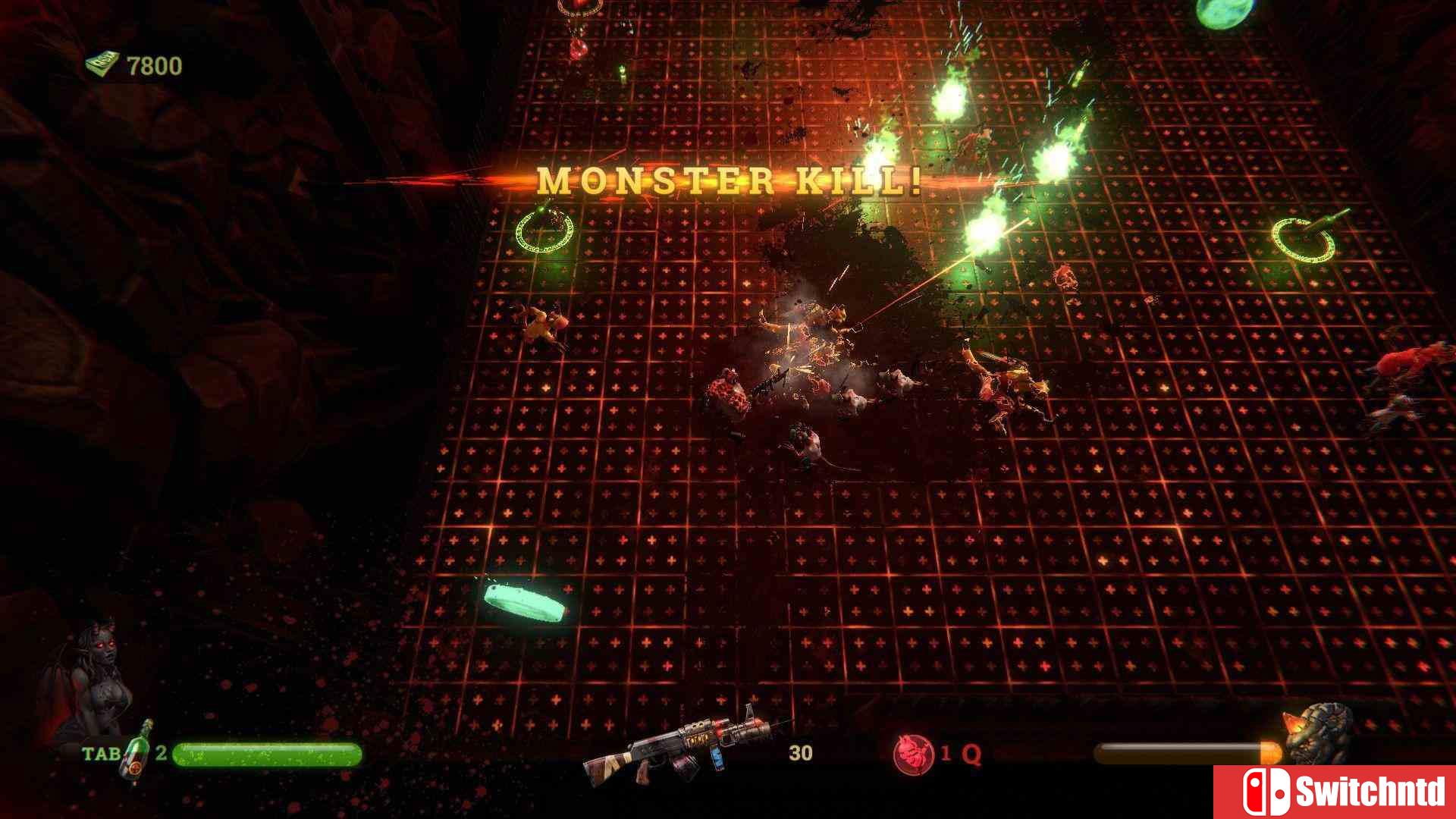The width and height of the screenshot is (1456, 819).
Task: Click the red demon skull Q ability icon
Action: click(912, 755)
